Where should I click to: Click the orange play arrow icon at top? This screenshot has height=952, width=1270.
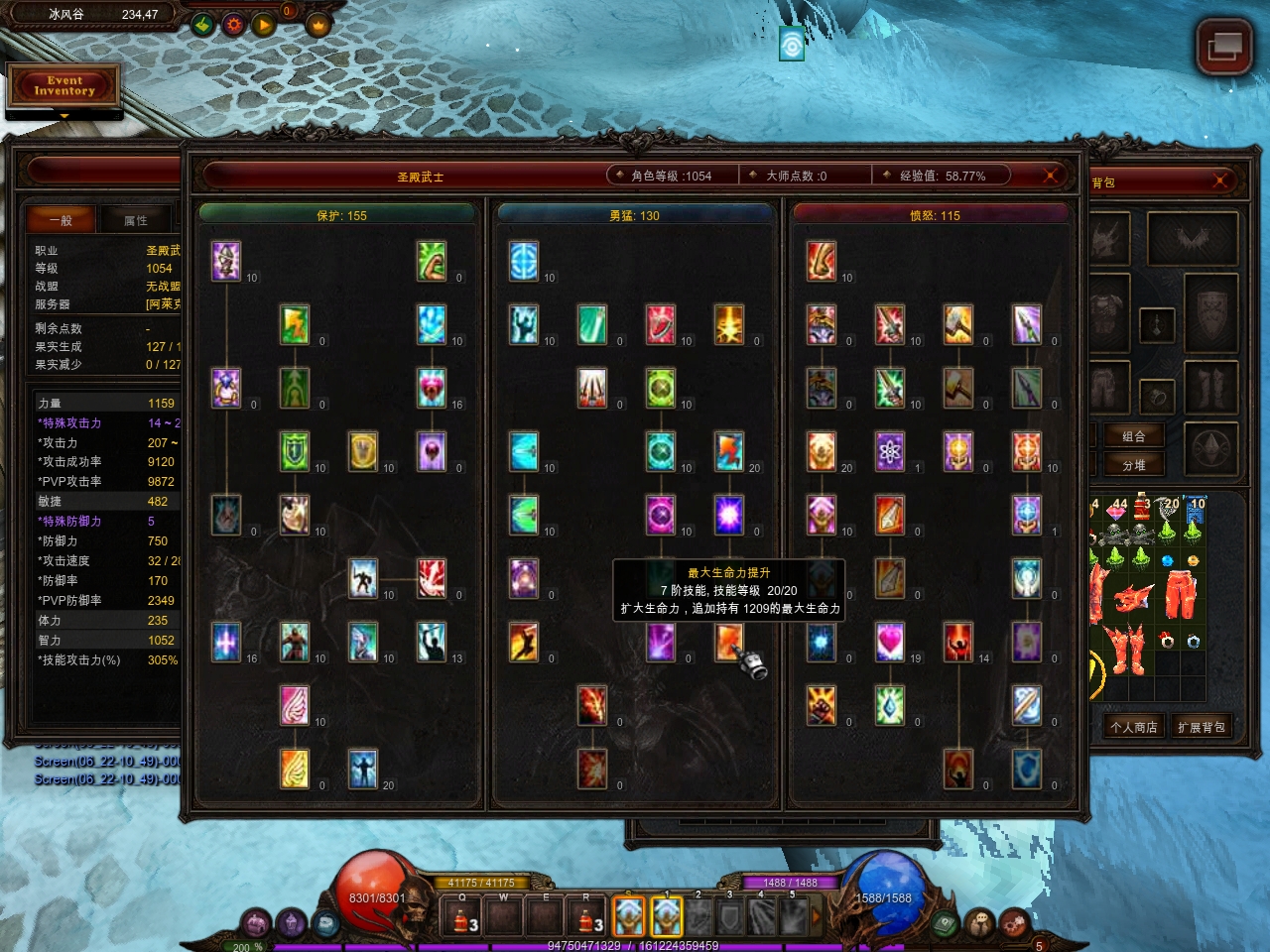pos(263,24)
